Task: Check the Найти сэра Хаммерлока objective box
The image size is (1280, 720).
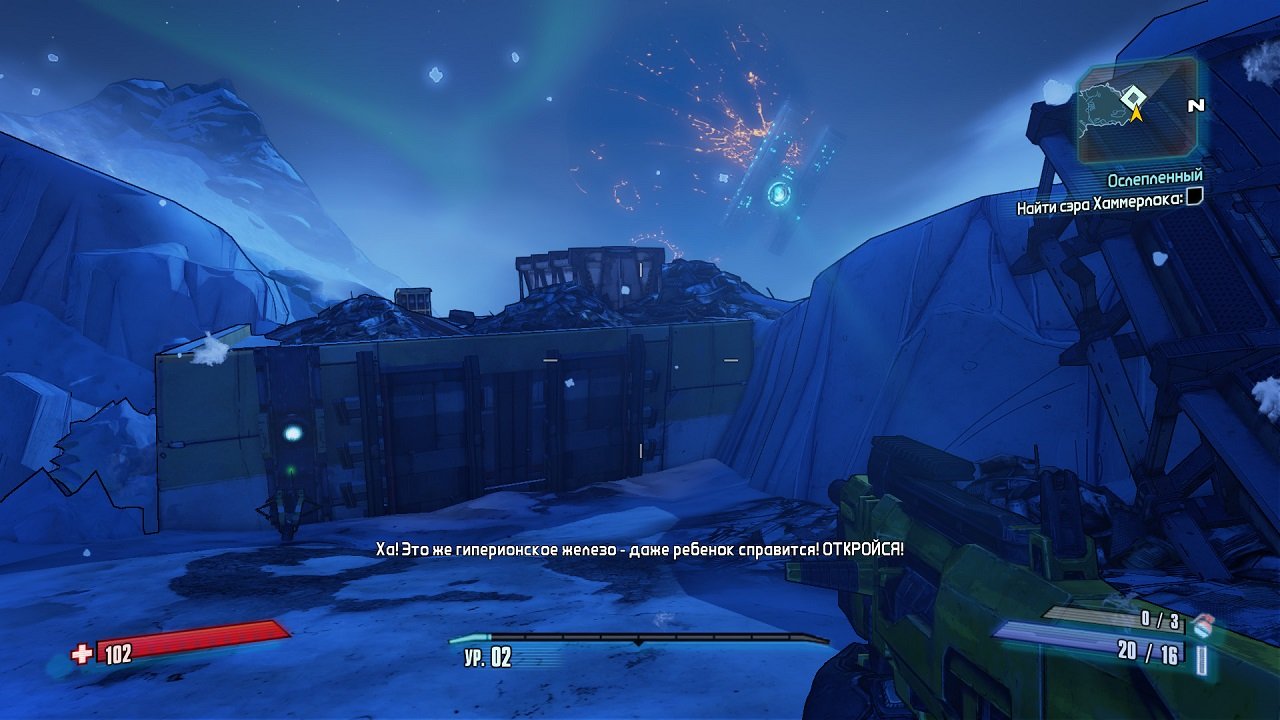Action: pos(1194,197)
